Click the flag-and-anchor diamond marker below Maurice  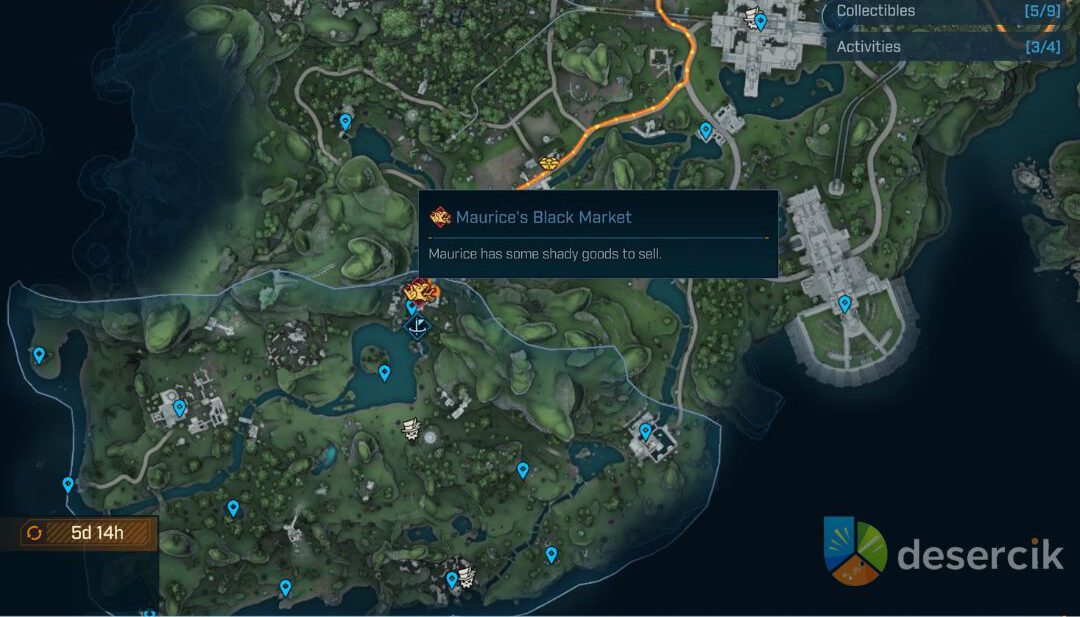tap(416, 325)
